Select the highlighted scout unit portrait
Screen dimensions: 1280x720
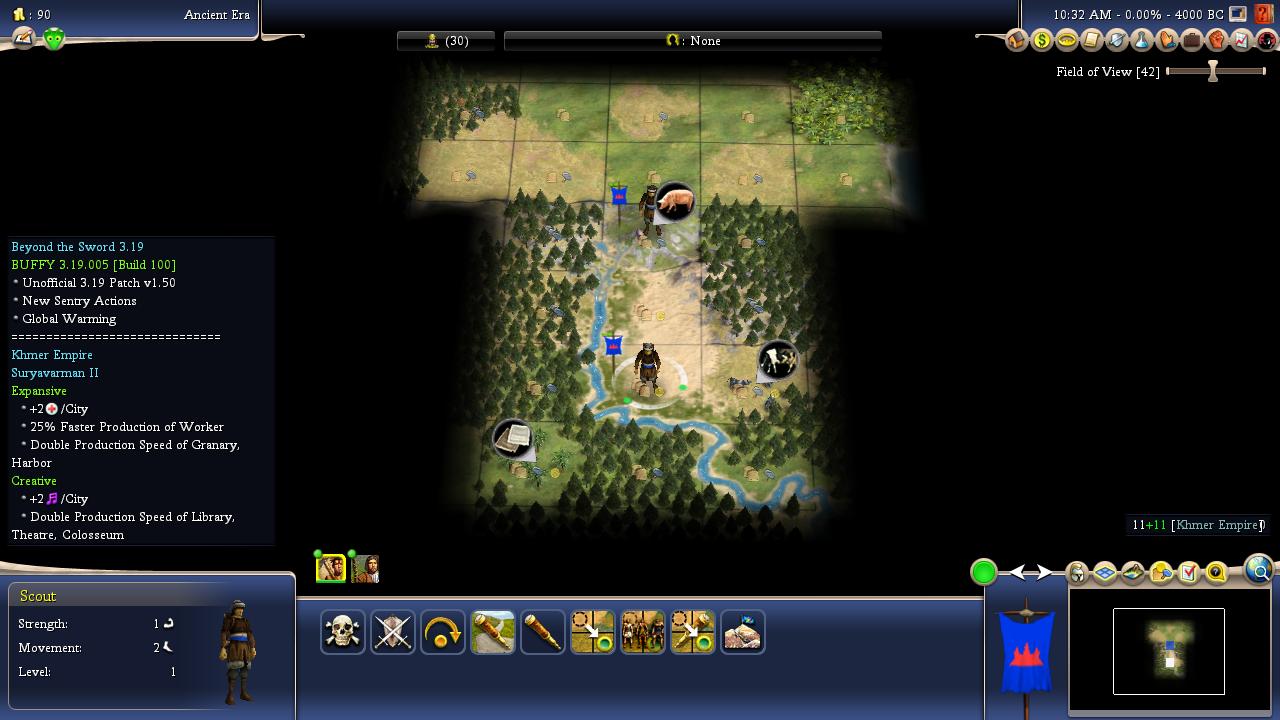[331, 568]
